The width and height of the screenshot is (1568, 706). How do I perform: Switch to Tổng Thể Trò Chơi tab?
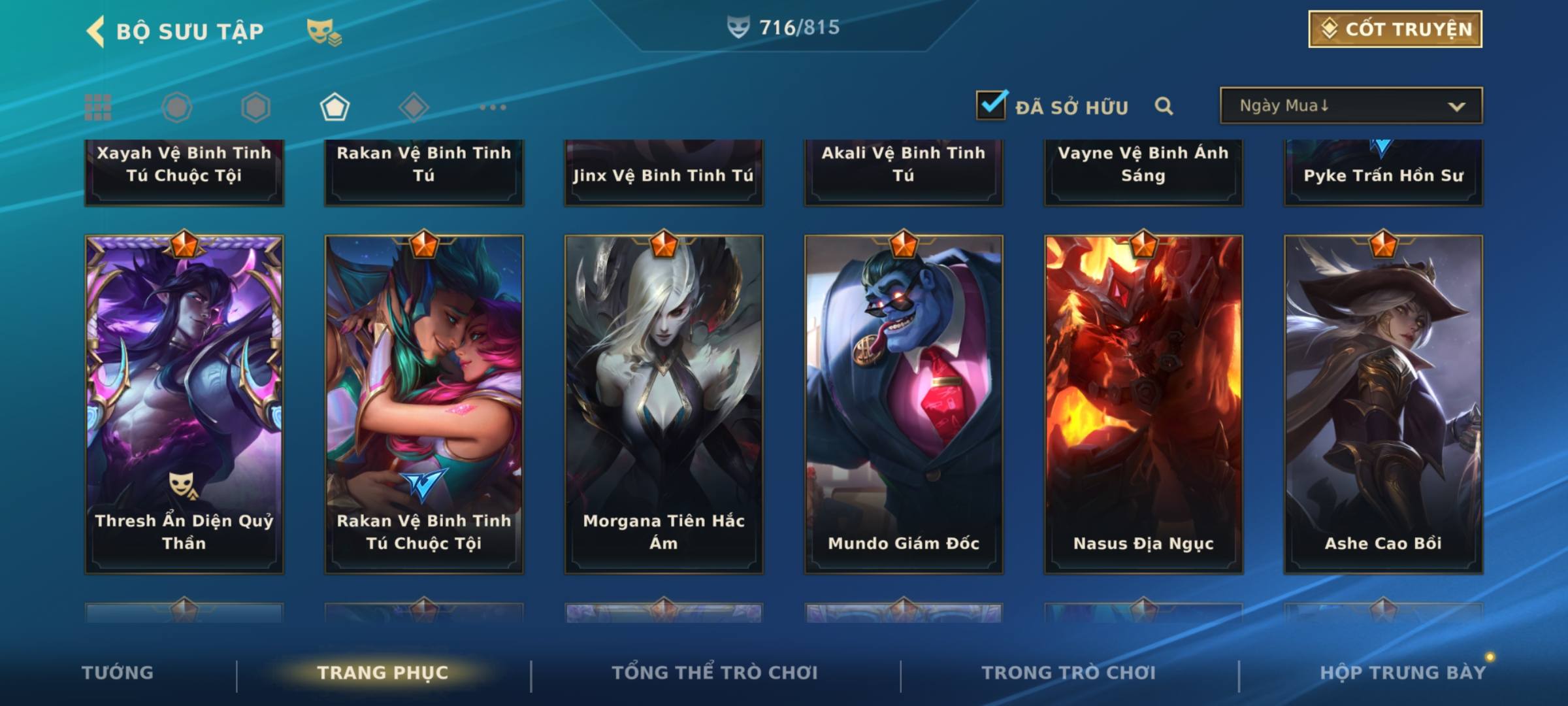715,673
